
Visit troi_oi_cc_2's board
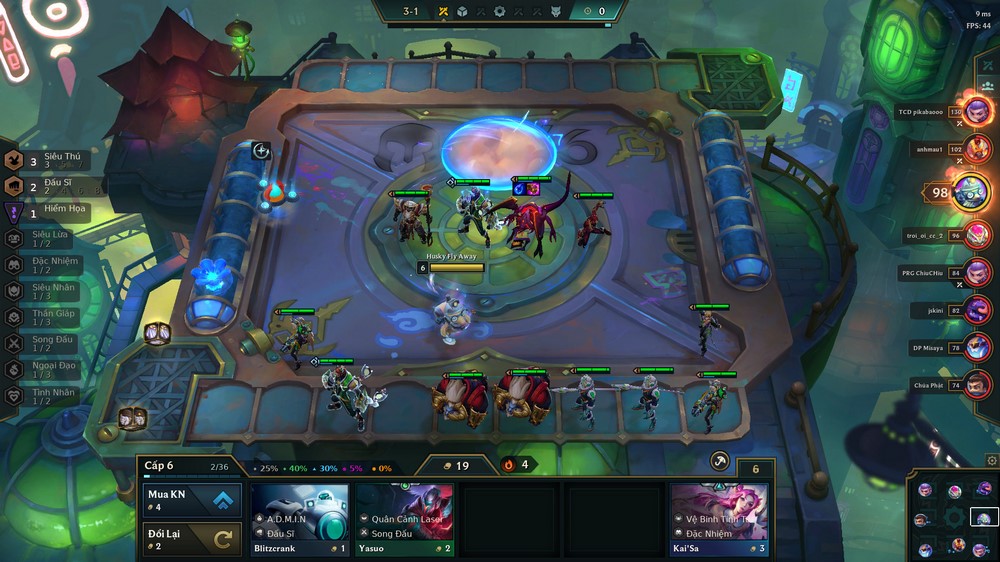[x=978, y=235]
